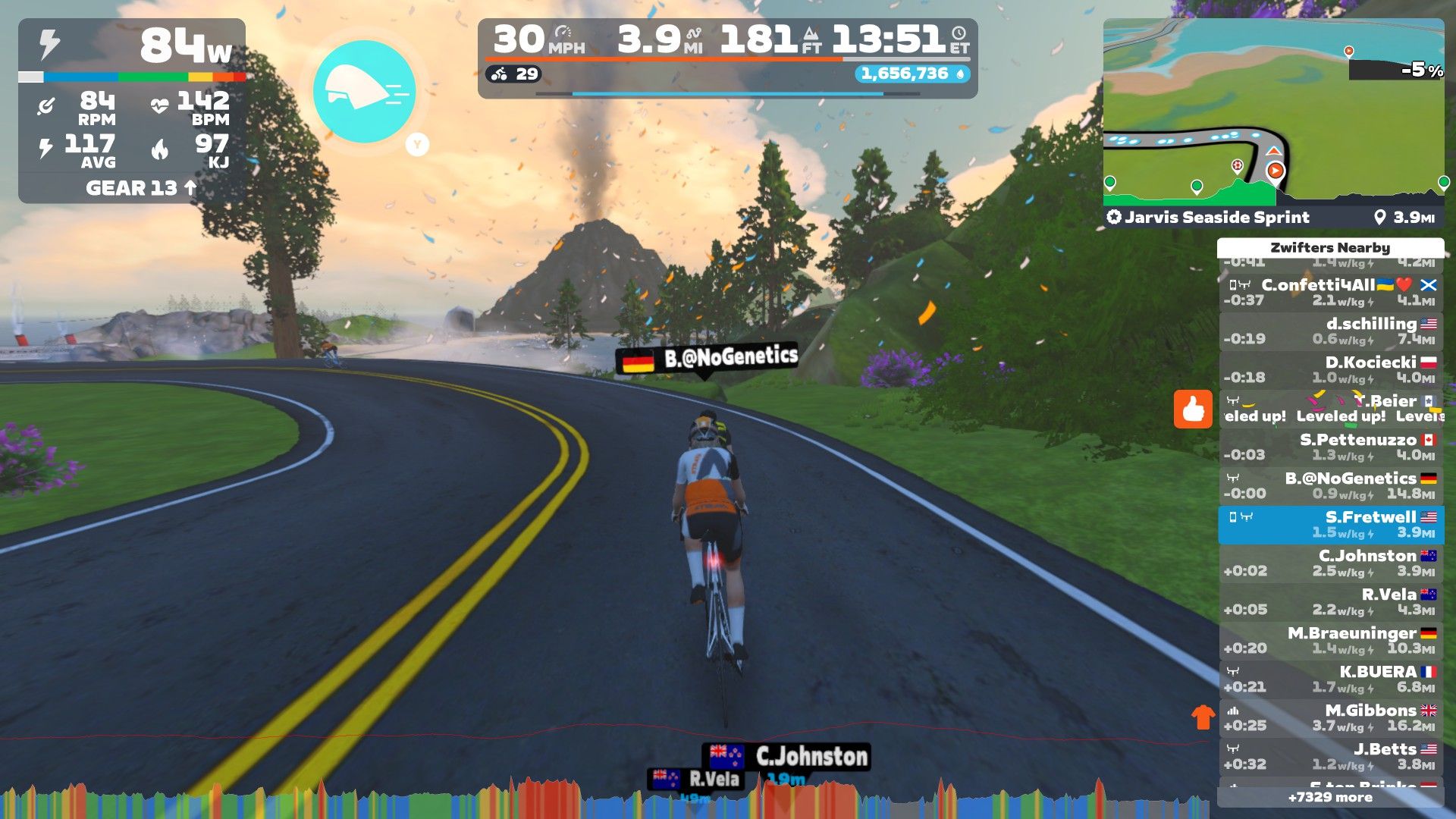1456x819 pixels.
Task: Activate the aero helmet power-up
Action: coord(364,92)
